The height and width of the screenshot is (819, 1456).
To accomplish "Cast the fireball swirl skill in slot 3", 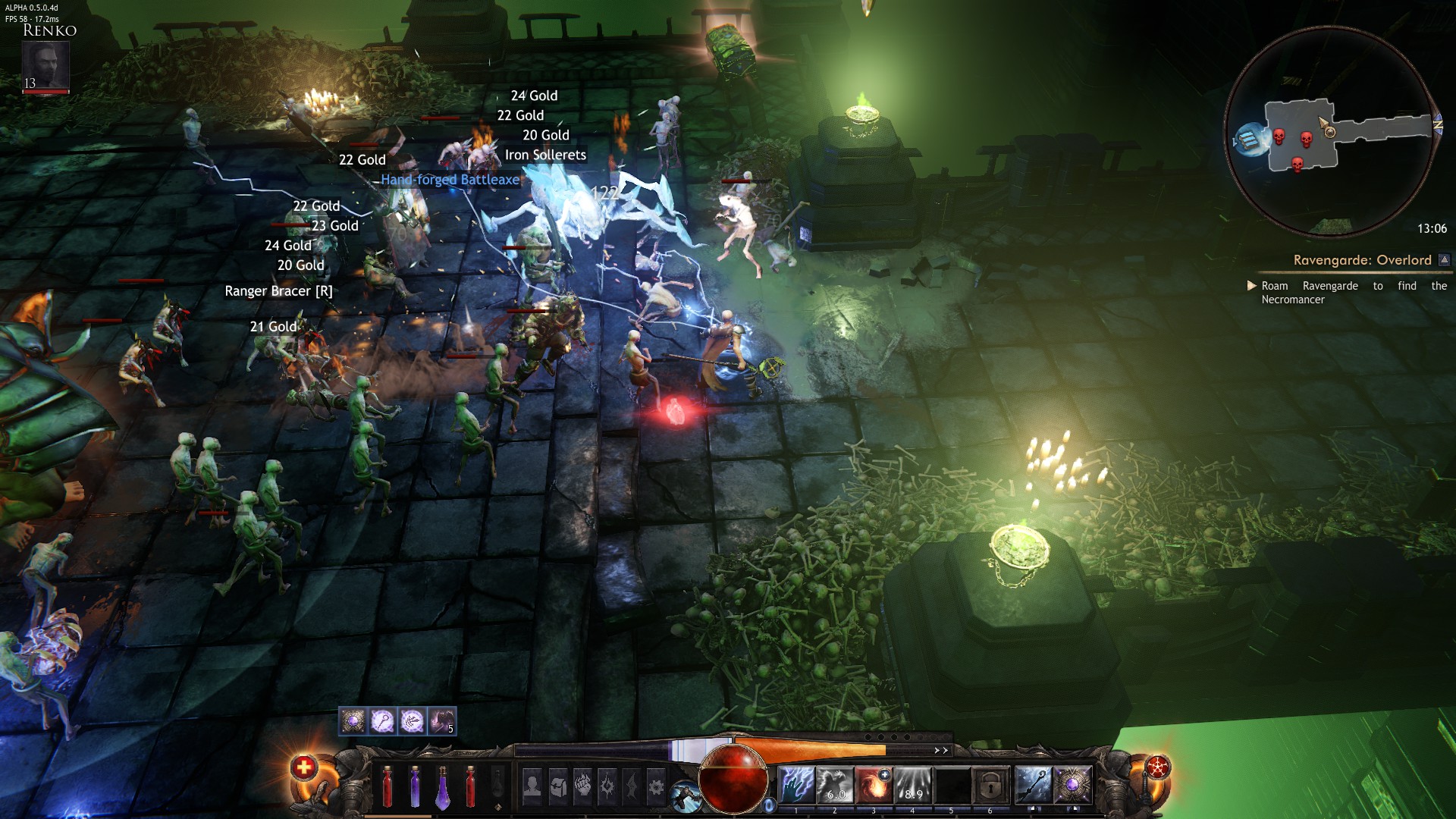I will click(874, 785).
